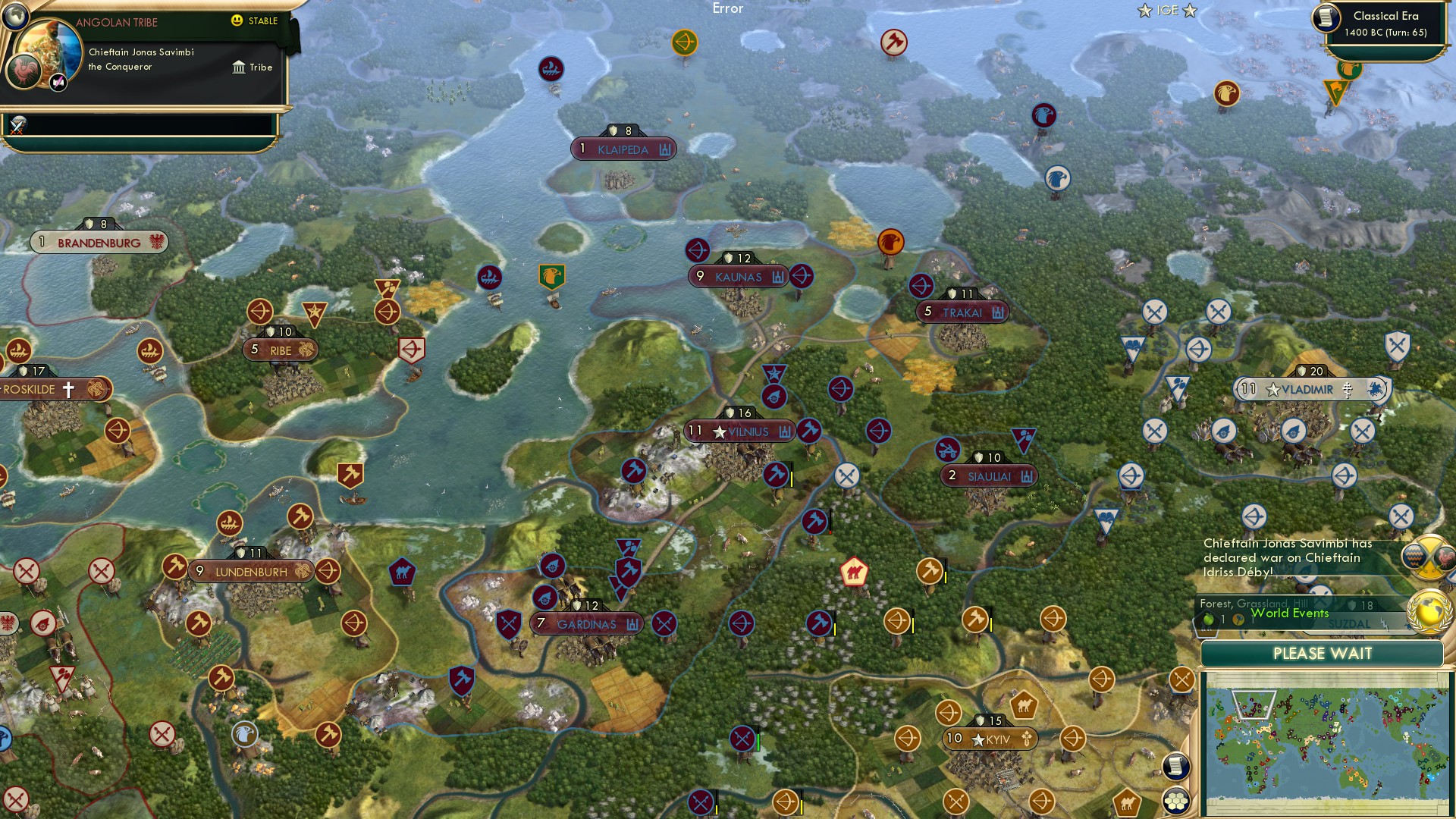The height and width of the screenshot is (819, 1456).
Task: Click the PLEASE WAIT button
Action: (x=1323, y=653)
